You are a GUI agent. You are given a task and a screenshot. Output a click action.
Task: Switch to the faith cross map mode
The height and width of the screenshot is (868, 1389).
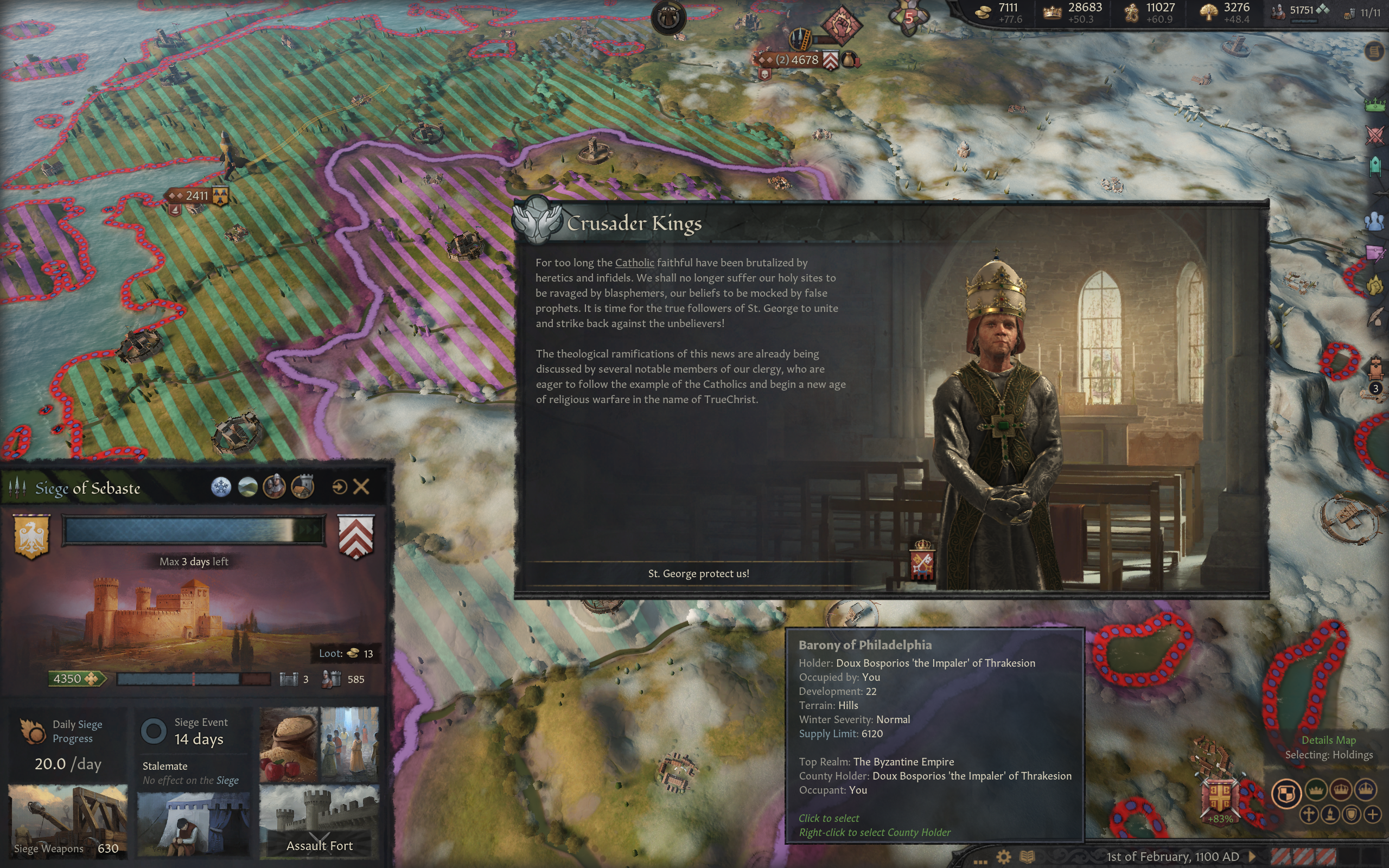click(1309, 814)
